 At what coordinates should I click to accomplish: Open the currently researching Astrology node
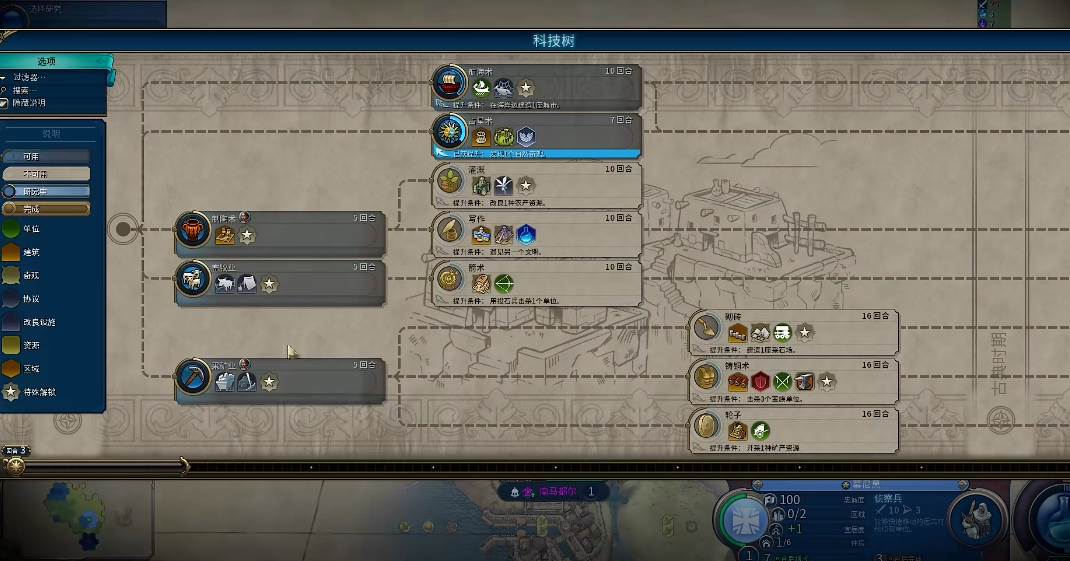click(x=537, y=133)
